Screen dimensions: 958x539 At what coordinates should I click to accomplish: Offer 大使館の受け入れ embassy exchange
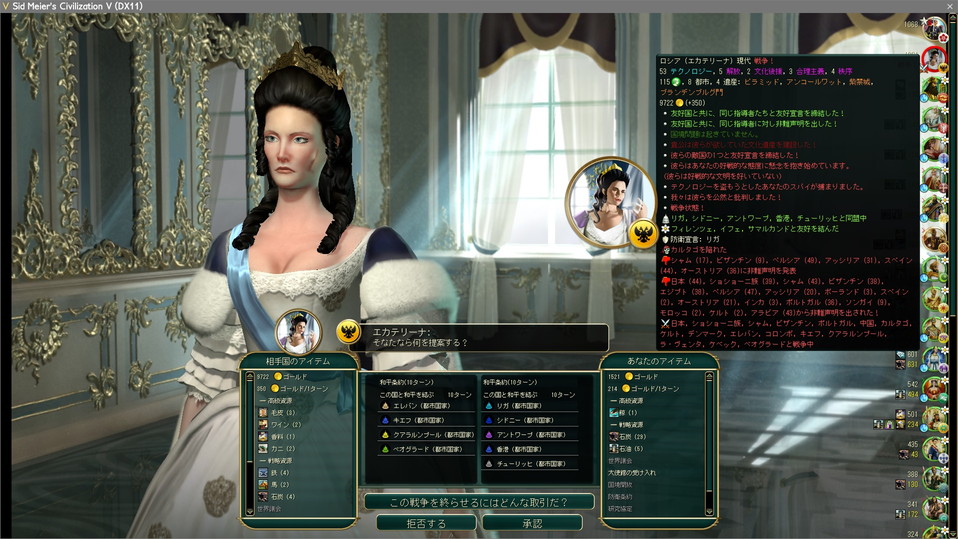[632, 472]
